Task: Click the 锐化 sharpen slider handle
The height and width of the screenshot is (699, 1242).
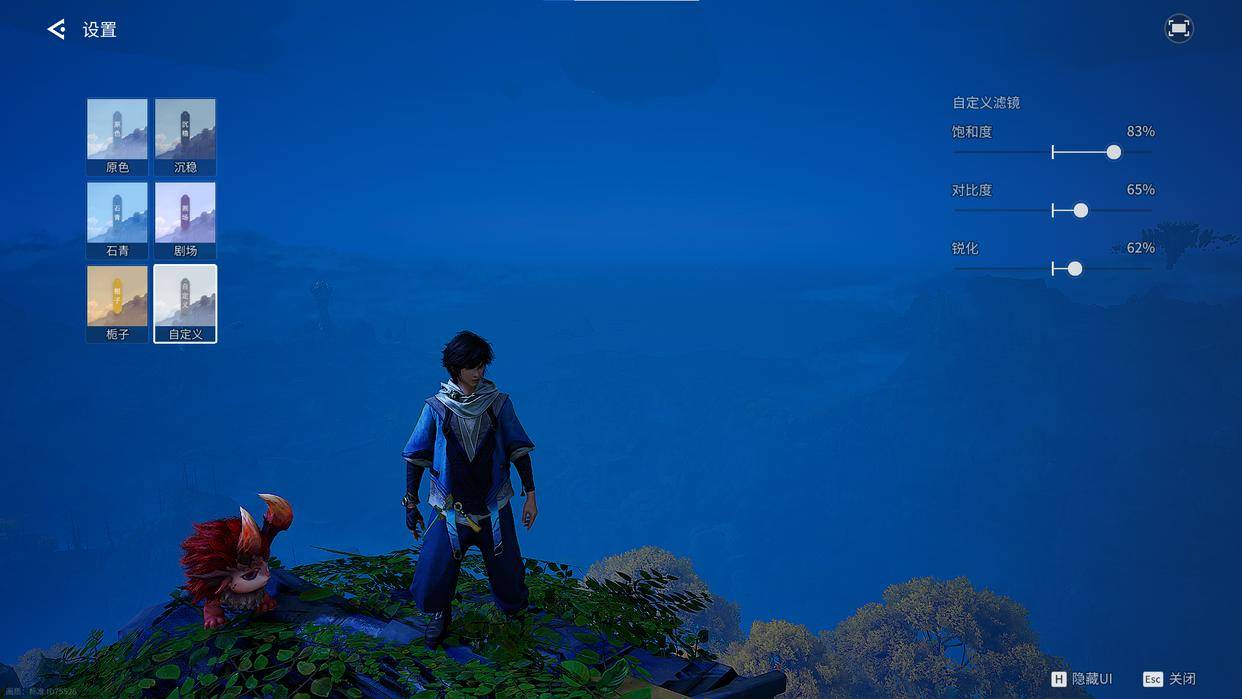Action: (x=1075, y=268)
